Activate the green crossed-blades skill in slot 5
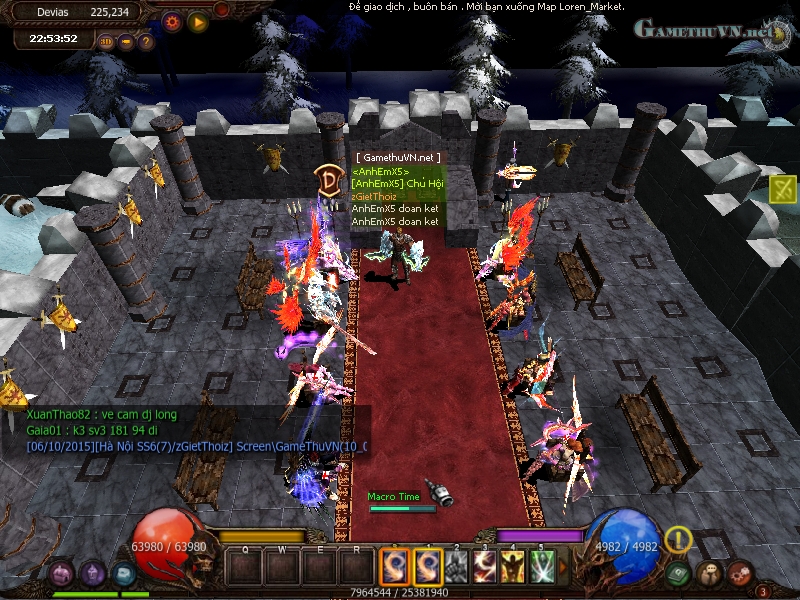The height and width of the screenshot is (600, 800). coord(541,568)
